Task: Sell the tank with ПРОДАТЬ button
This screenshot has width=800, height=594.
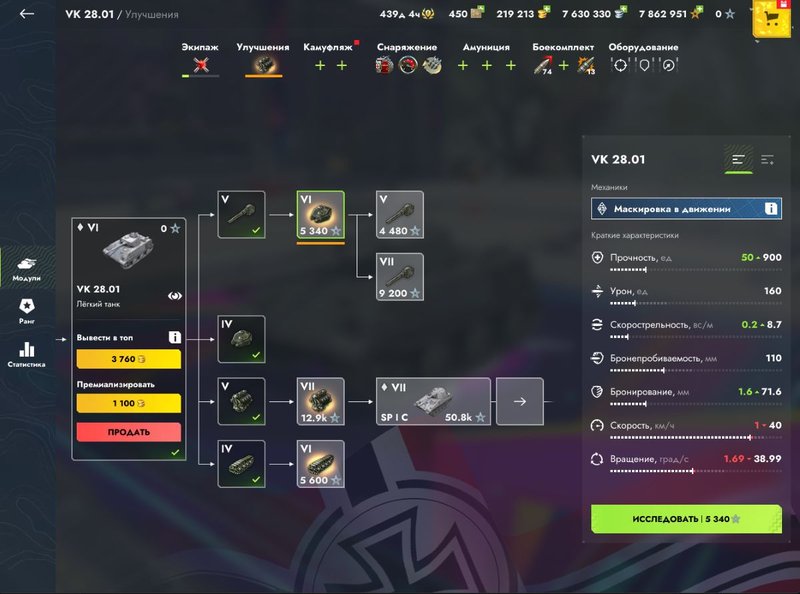Action: coord(128,432)
